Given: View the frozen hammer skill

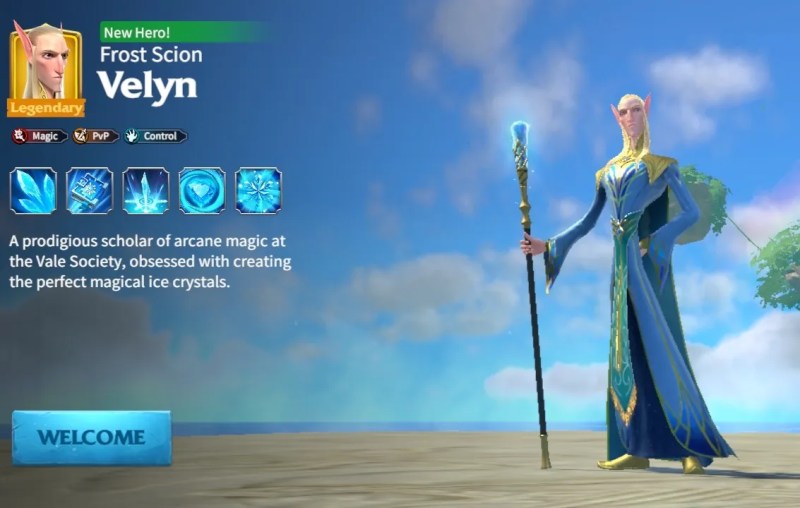Looking at the screenshot, I should click(x=89, y=190).
